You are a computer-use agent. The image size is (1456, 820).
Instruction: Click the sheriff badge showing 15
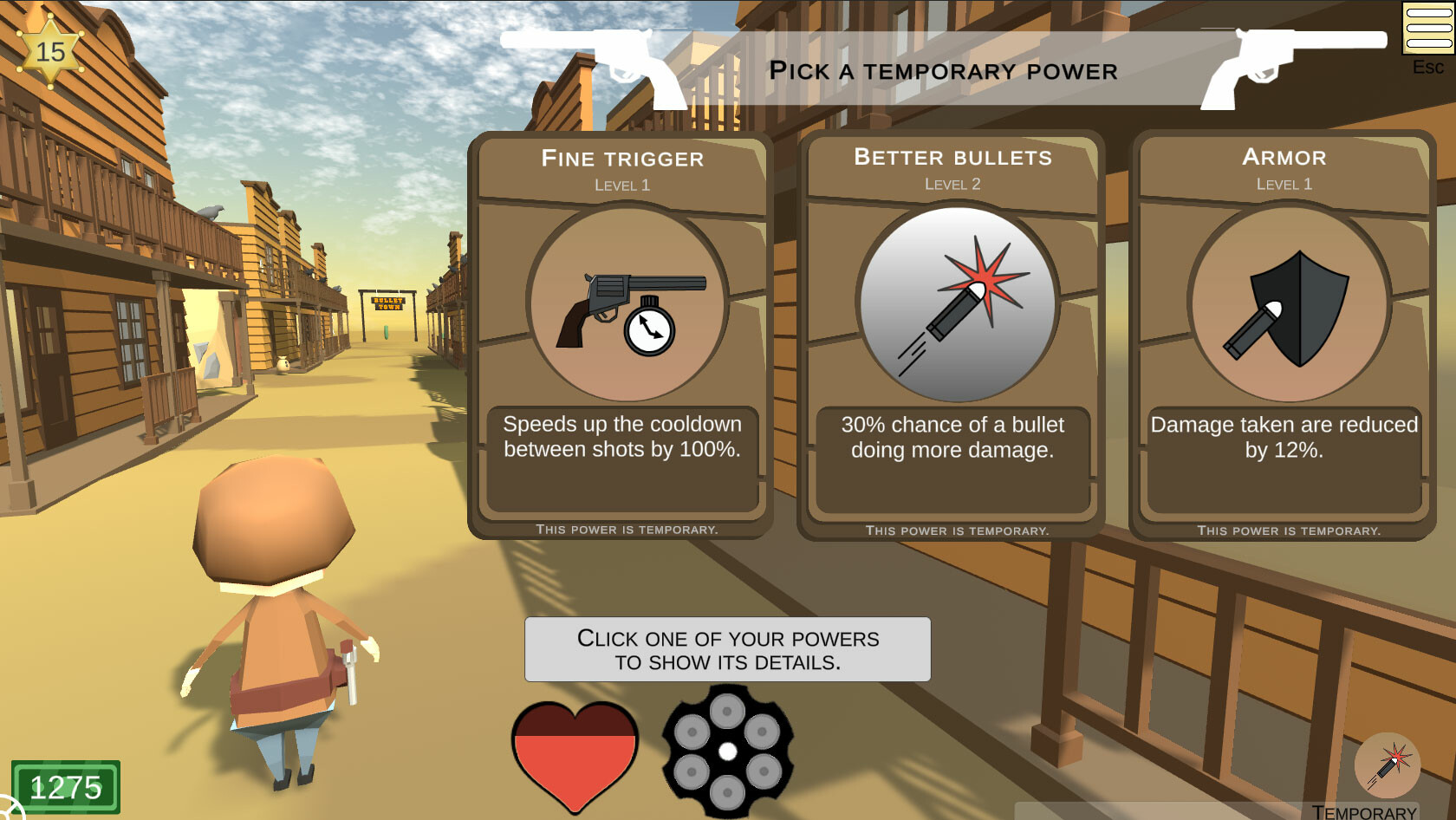coord(49,49)
